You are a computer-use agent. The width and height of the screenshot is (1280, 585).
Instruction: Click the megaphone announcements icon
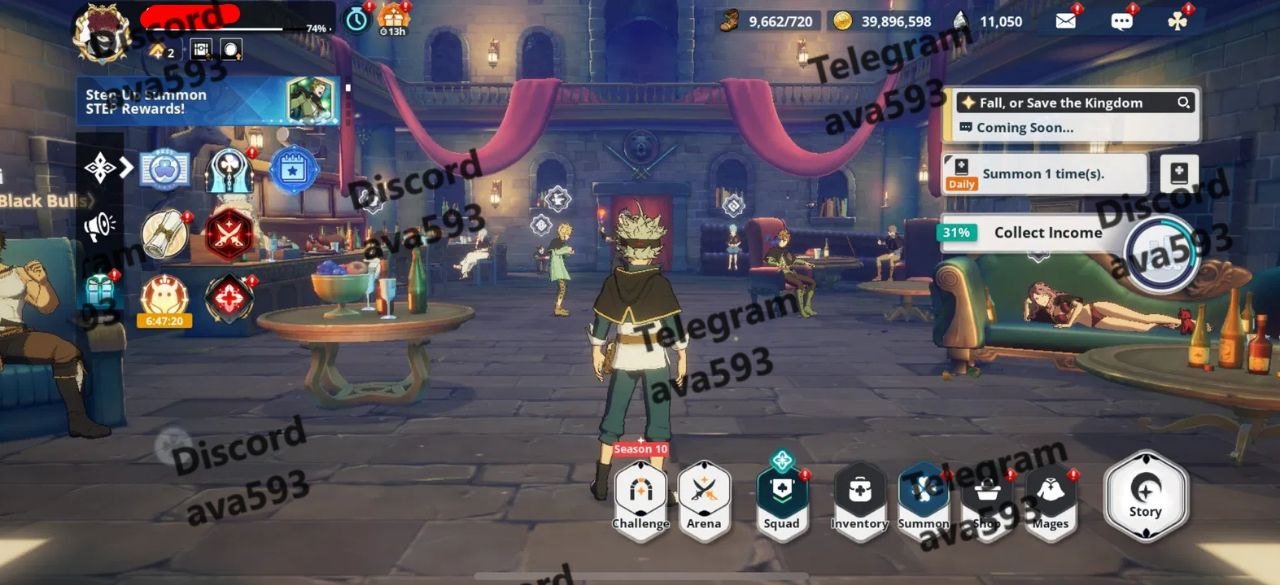click(x=99, y=228)
